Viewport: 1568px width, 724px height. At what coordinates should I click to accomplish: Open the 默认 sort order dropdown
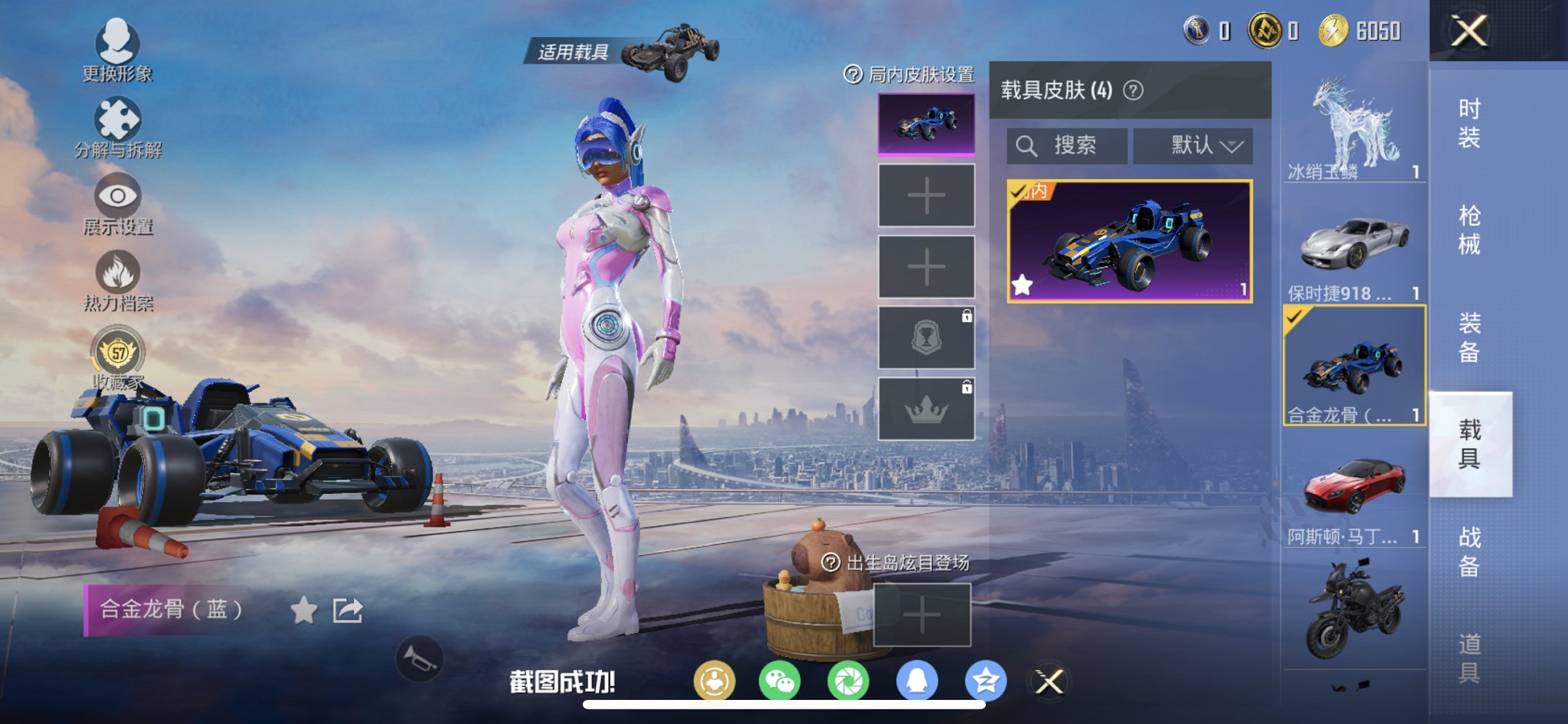(x=1192, y=146)
